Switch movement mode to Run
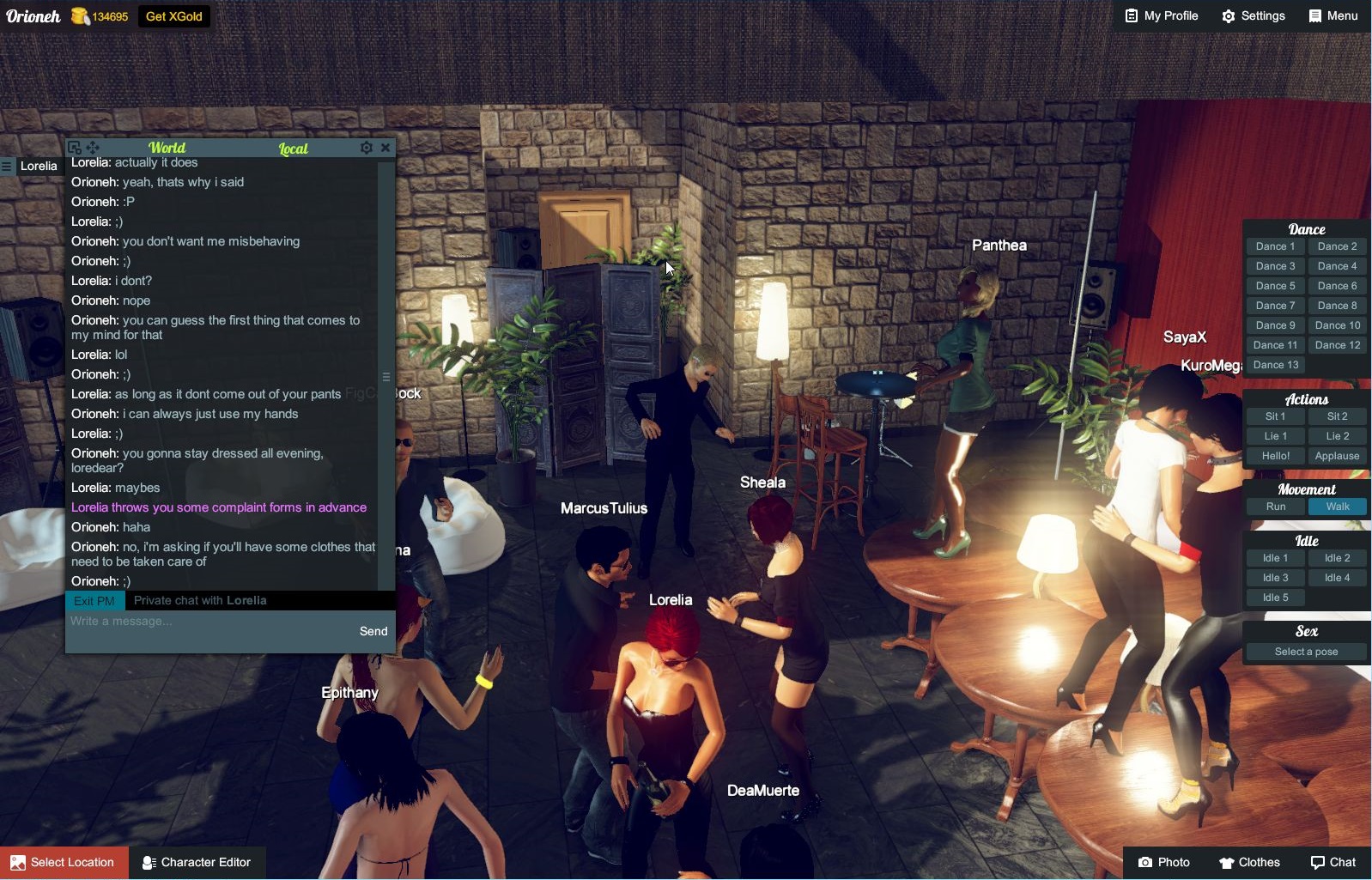Viewport: 1372px width, 880px height. coord(1275,507)
